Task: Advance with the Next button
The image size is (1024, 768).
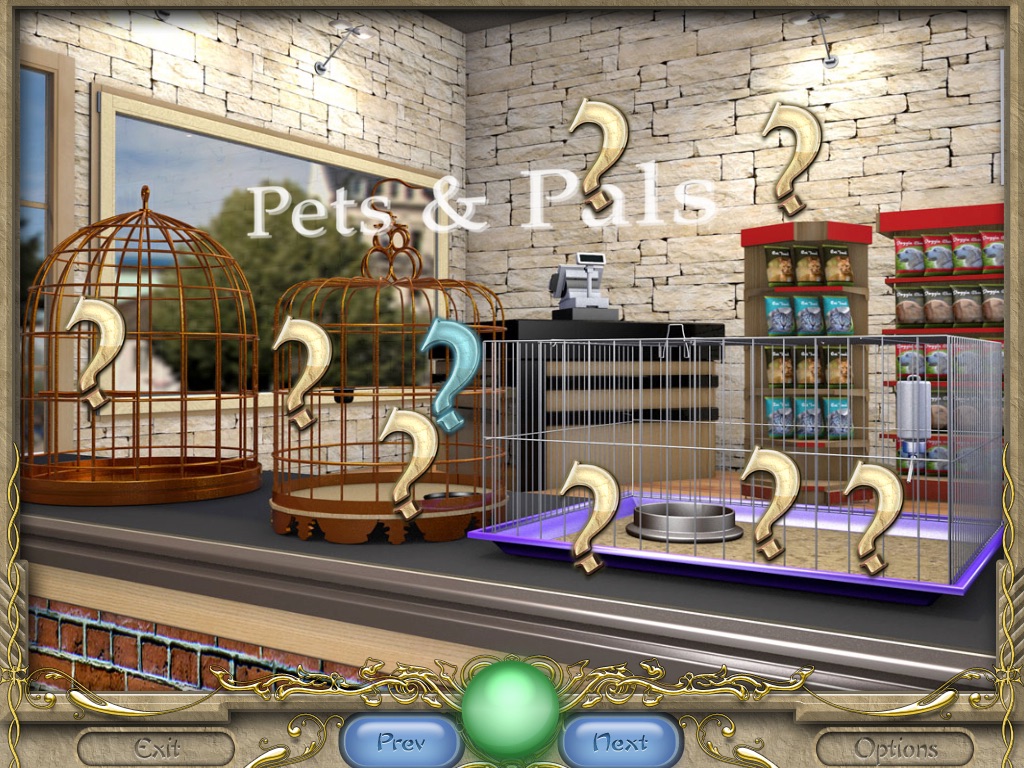Action: pyautogui.click(x=621, y=742)
